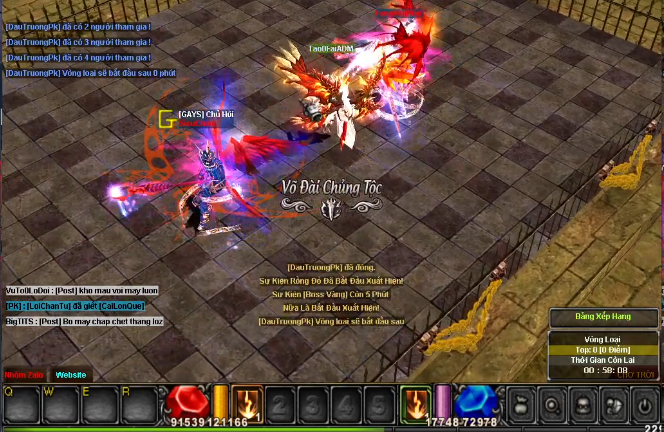
Task: Select the Q hotkey slot
Action: (x=22, y=404)
